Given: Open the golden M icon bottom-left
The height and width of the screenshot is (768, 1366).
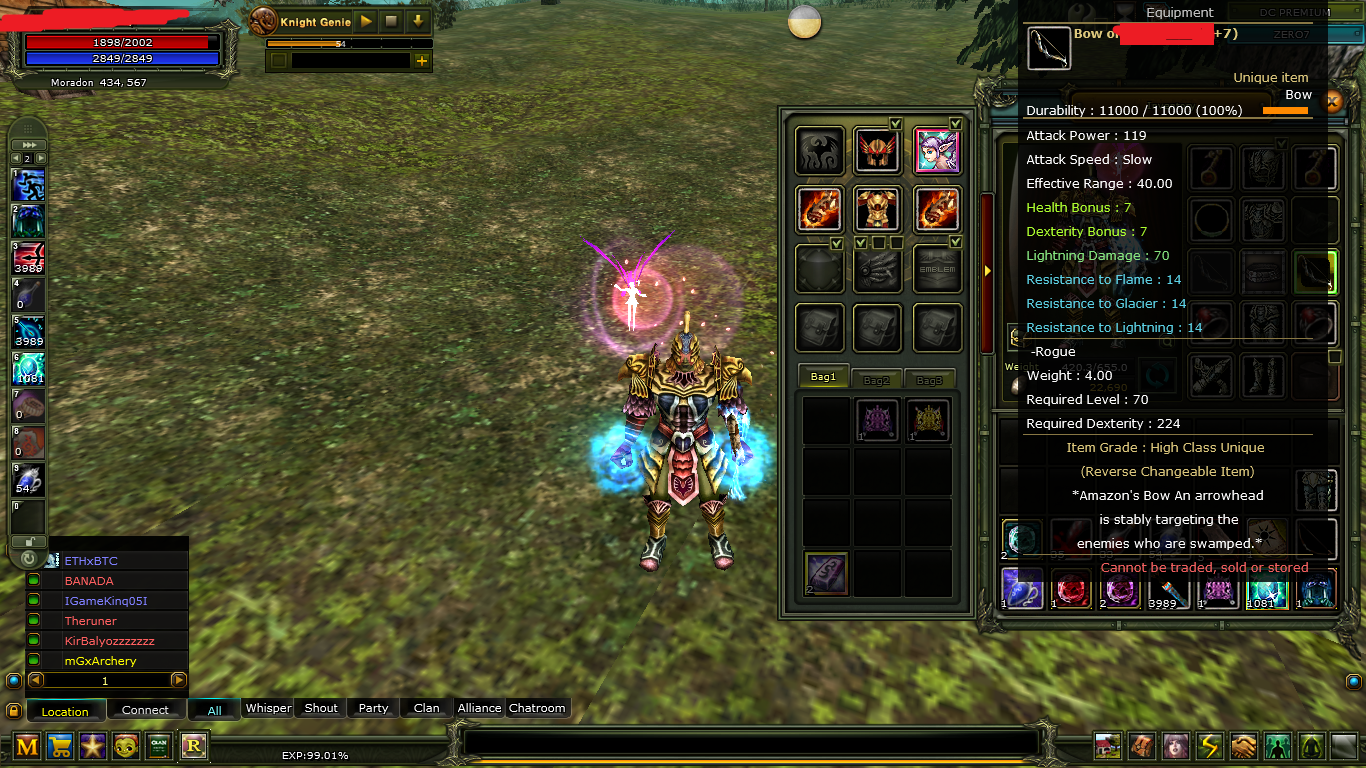Looking at the screenshot, I should [x=27, y=746].
